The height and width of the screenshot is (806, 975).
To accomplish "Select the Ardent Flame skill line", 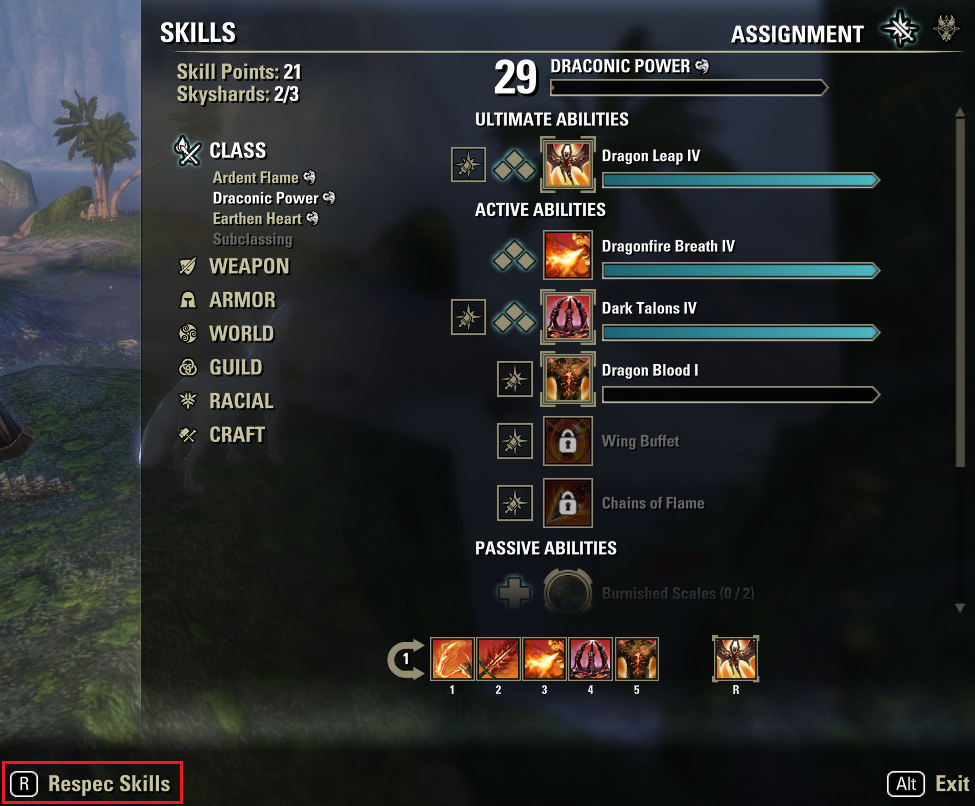I will (256, 178).
